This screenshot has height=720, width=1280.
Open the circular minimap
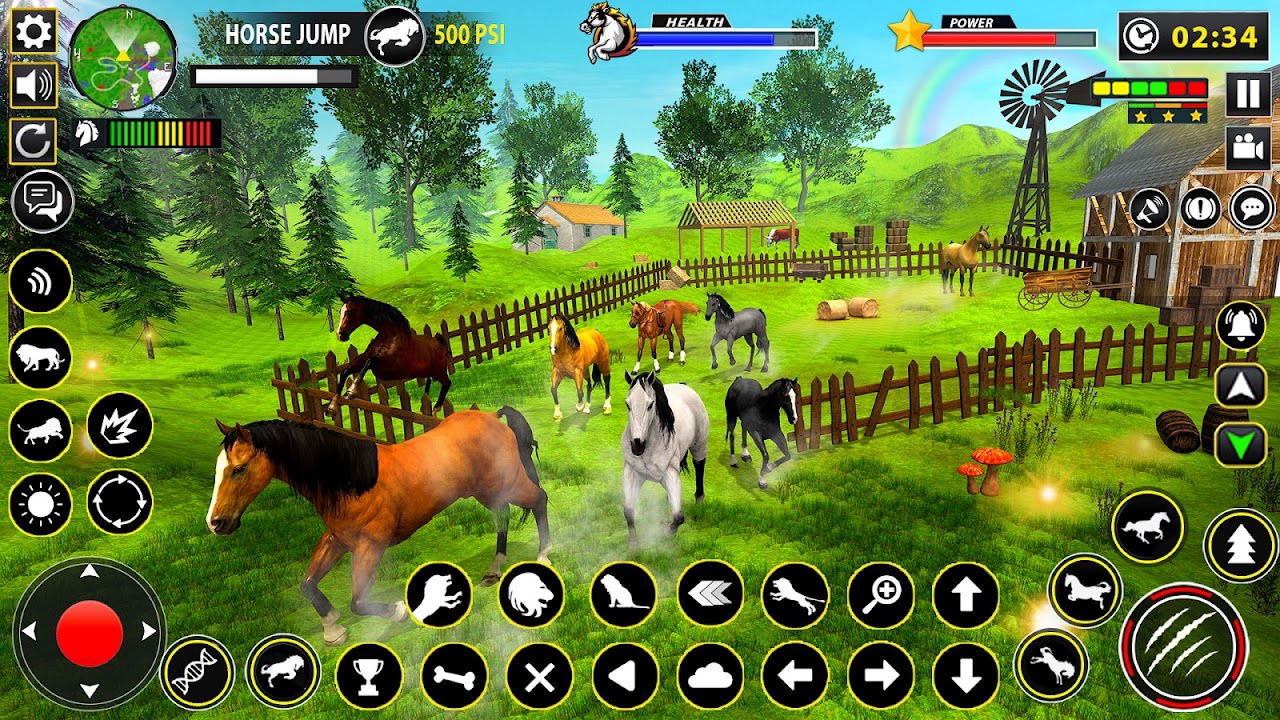point(122,56)
